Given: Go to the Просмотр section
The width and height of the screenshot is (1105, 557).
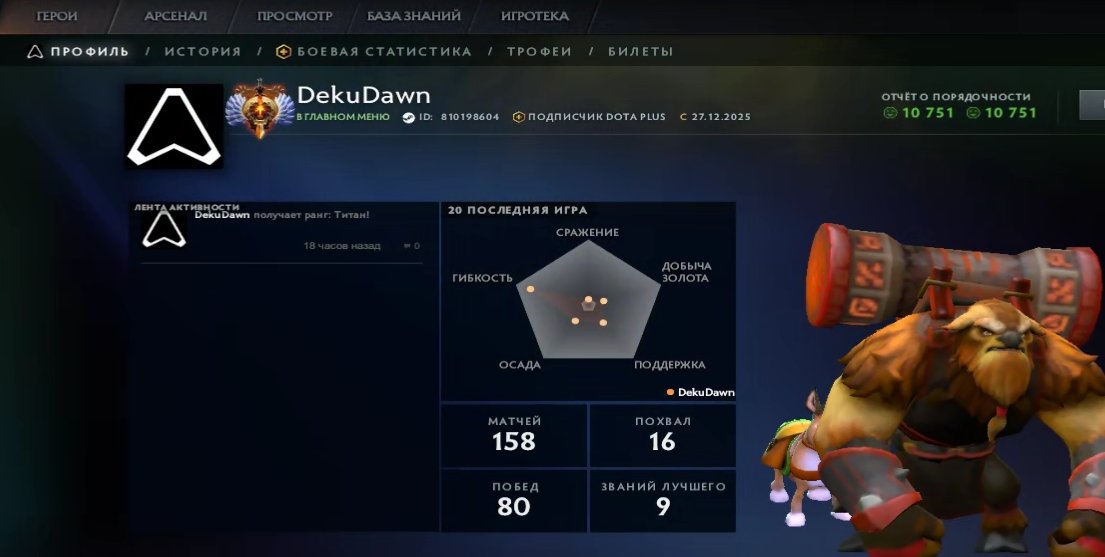Looking at the screenshot, I should click(x=295, y=16).
